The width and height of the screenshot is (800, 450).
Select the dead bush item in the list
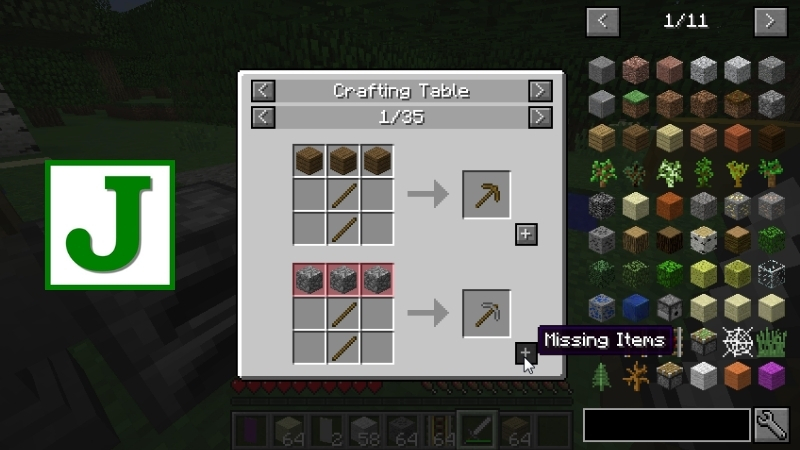636,375
